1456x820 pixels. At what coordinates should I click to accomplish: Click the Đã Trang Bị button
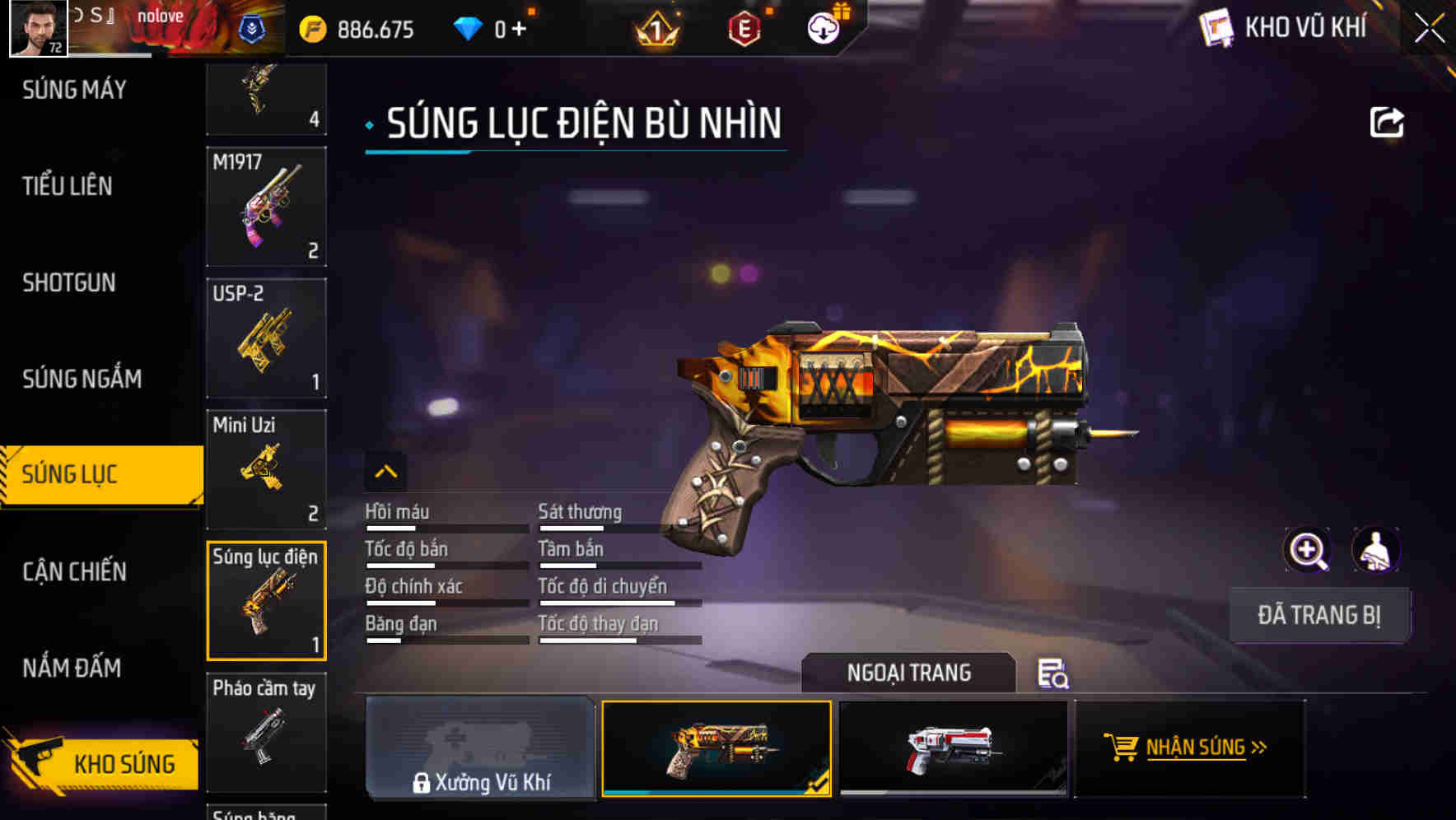click(x=1319, y=614)
